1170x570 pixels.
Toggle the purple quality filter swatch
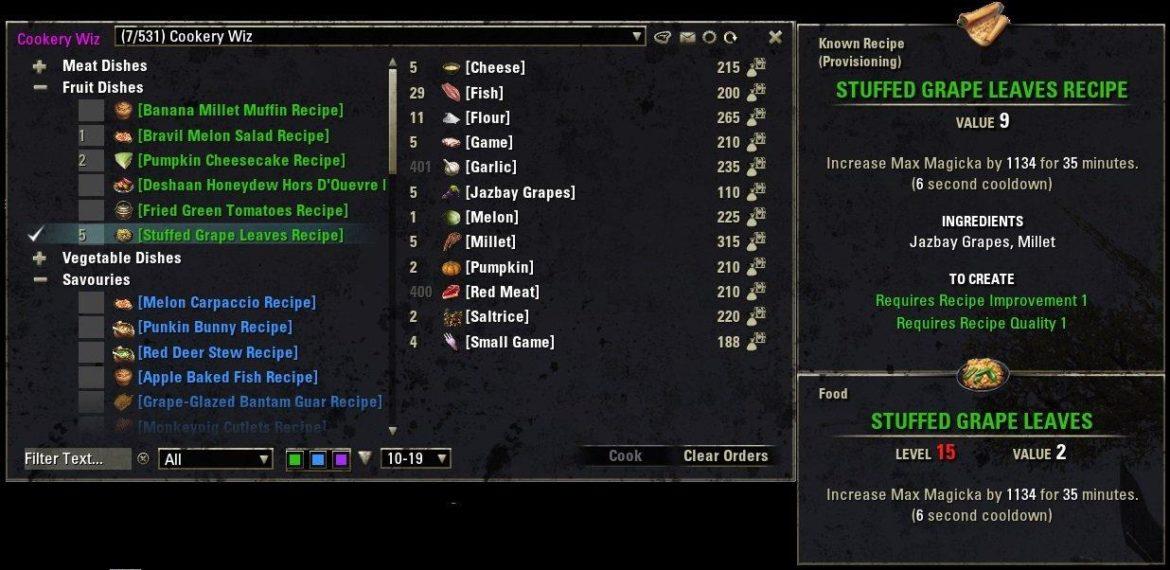[341, 459]
